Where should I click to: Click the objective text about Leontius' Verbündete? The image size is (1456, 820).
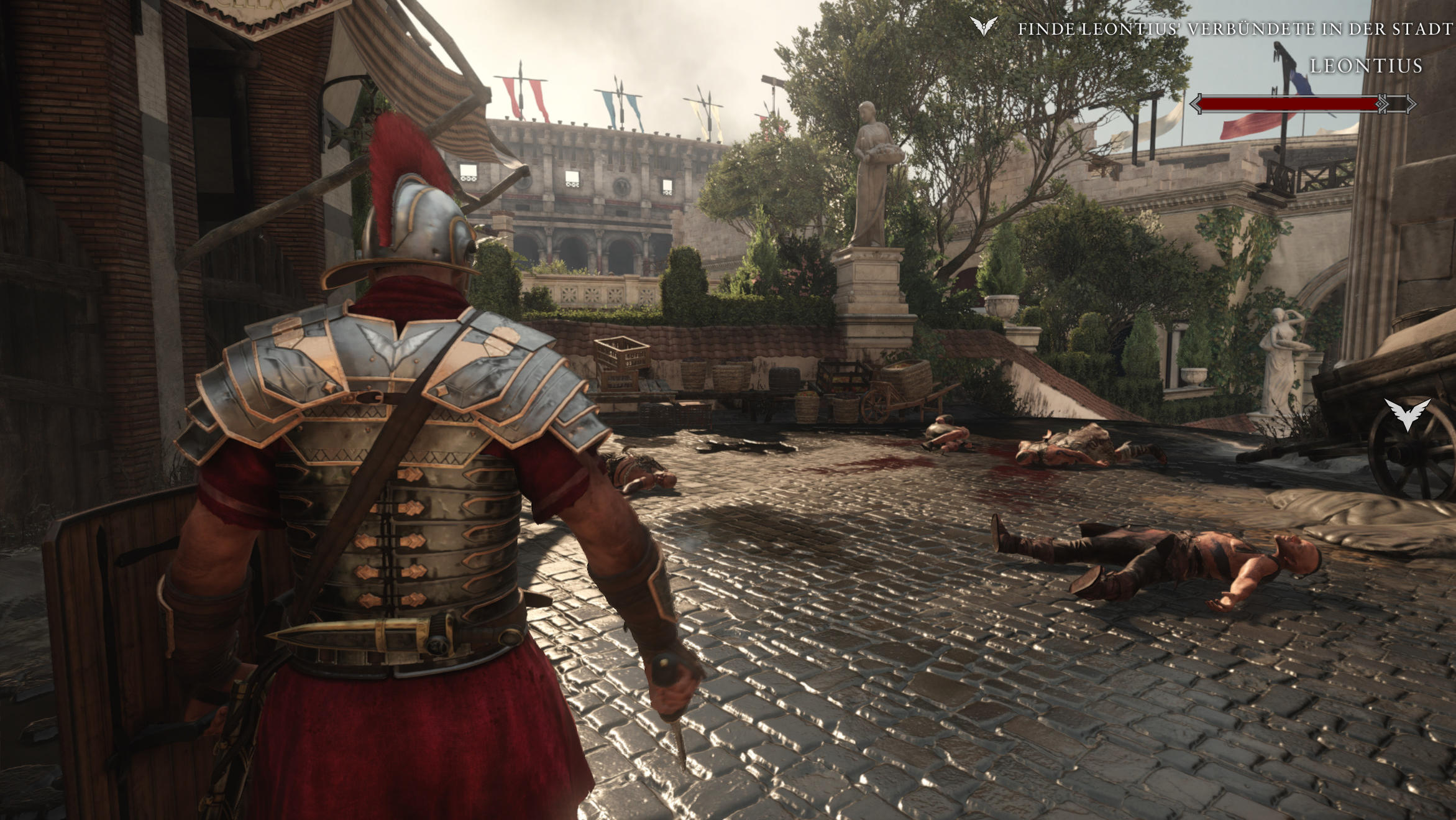1235,29
